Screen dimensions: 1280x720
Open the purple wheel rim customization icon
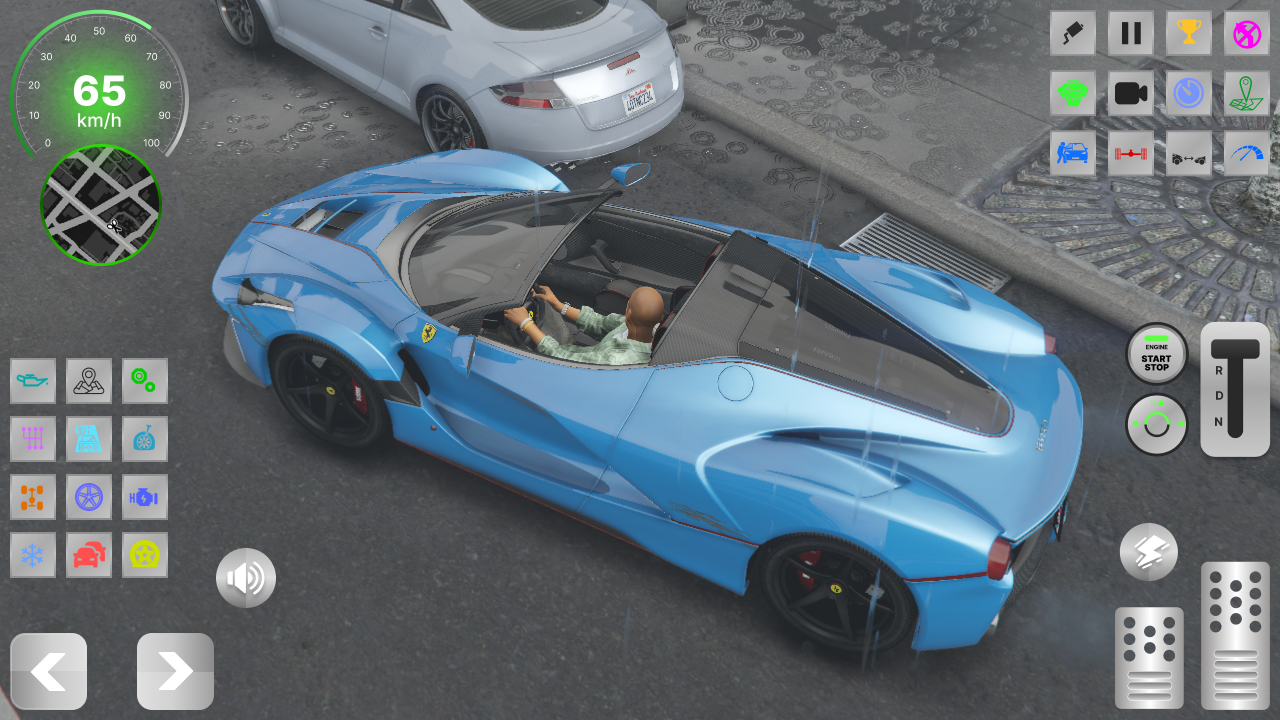click(x=89, y=497)
